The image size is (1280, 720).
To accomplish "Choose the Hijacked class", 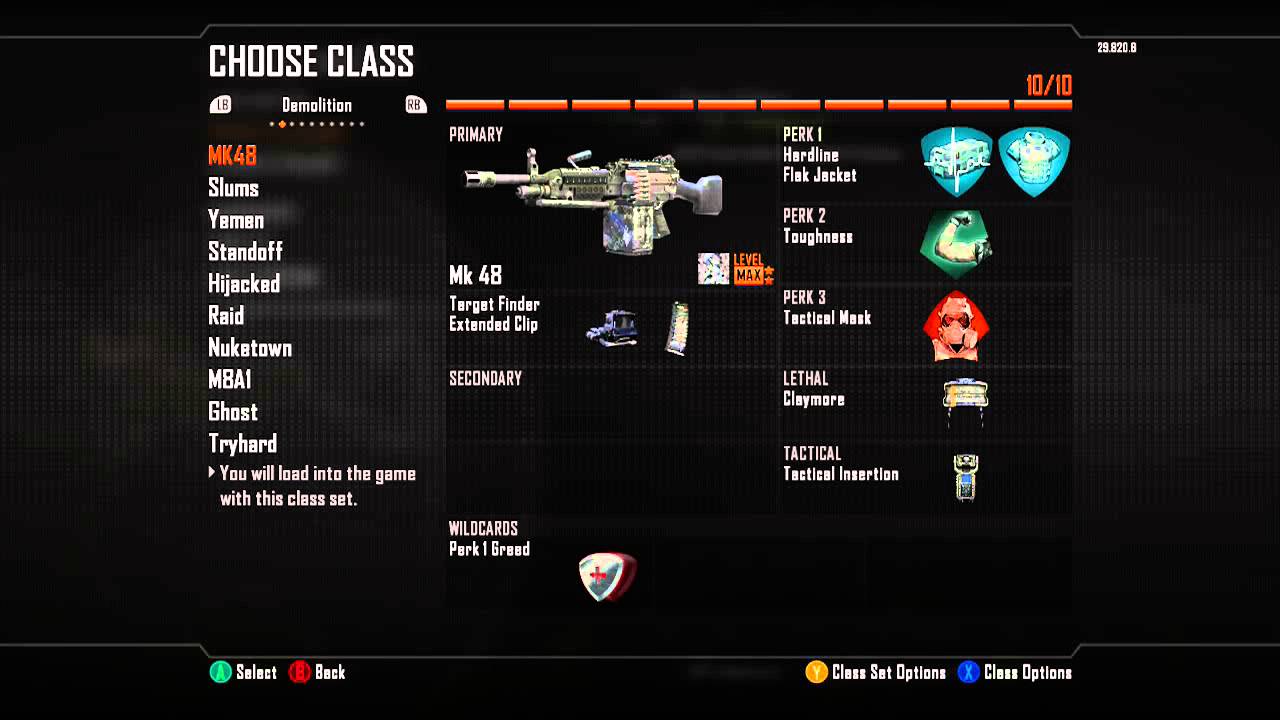I will (244, 284).
